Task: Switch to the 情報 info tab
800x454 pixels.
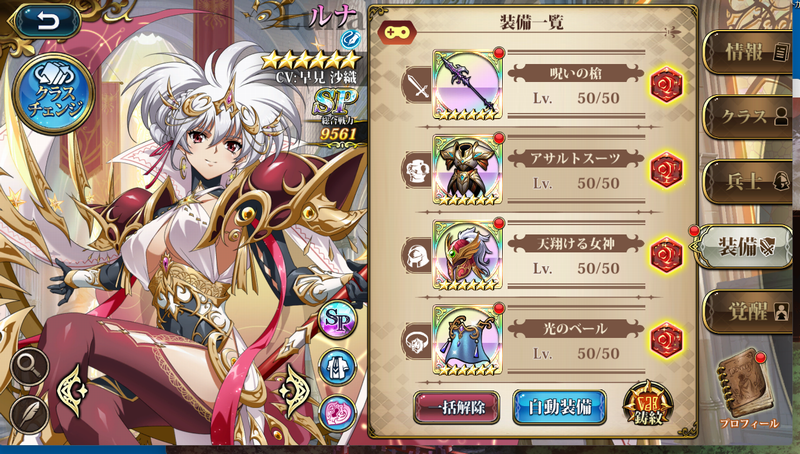Action: [748, 53]
